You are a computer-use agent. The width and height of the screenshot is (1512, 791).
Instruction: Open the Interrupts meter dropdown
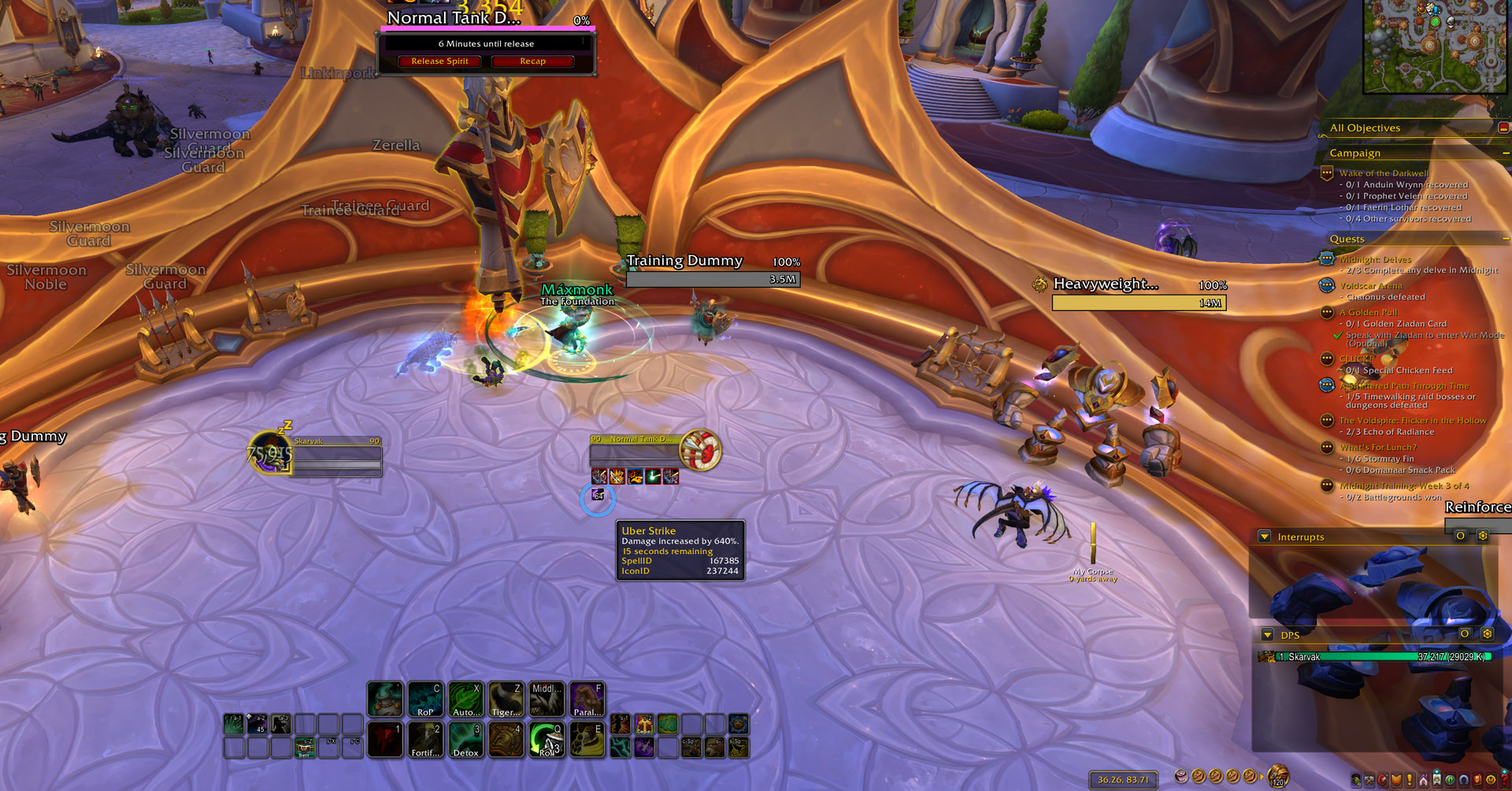click(1265, 537)
